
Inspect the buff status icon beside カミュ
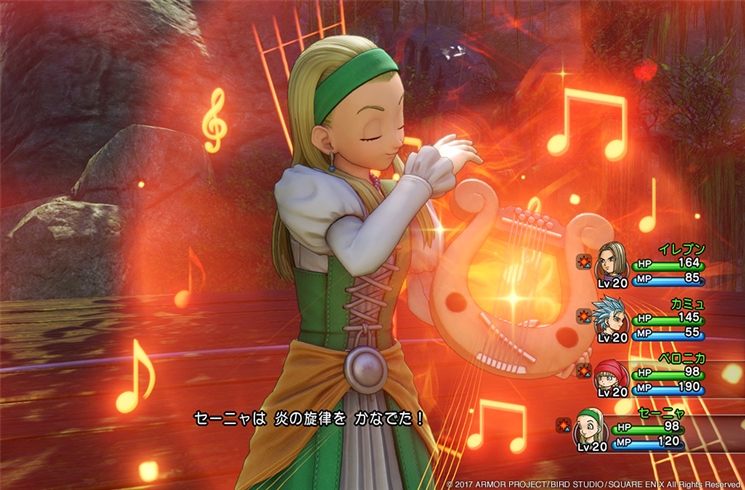coord(583,318)
